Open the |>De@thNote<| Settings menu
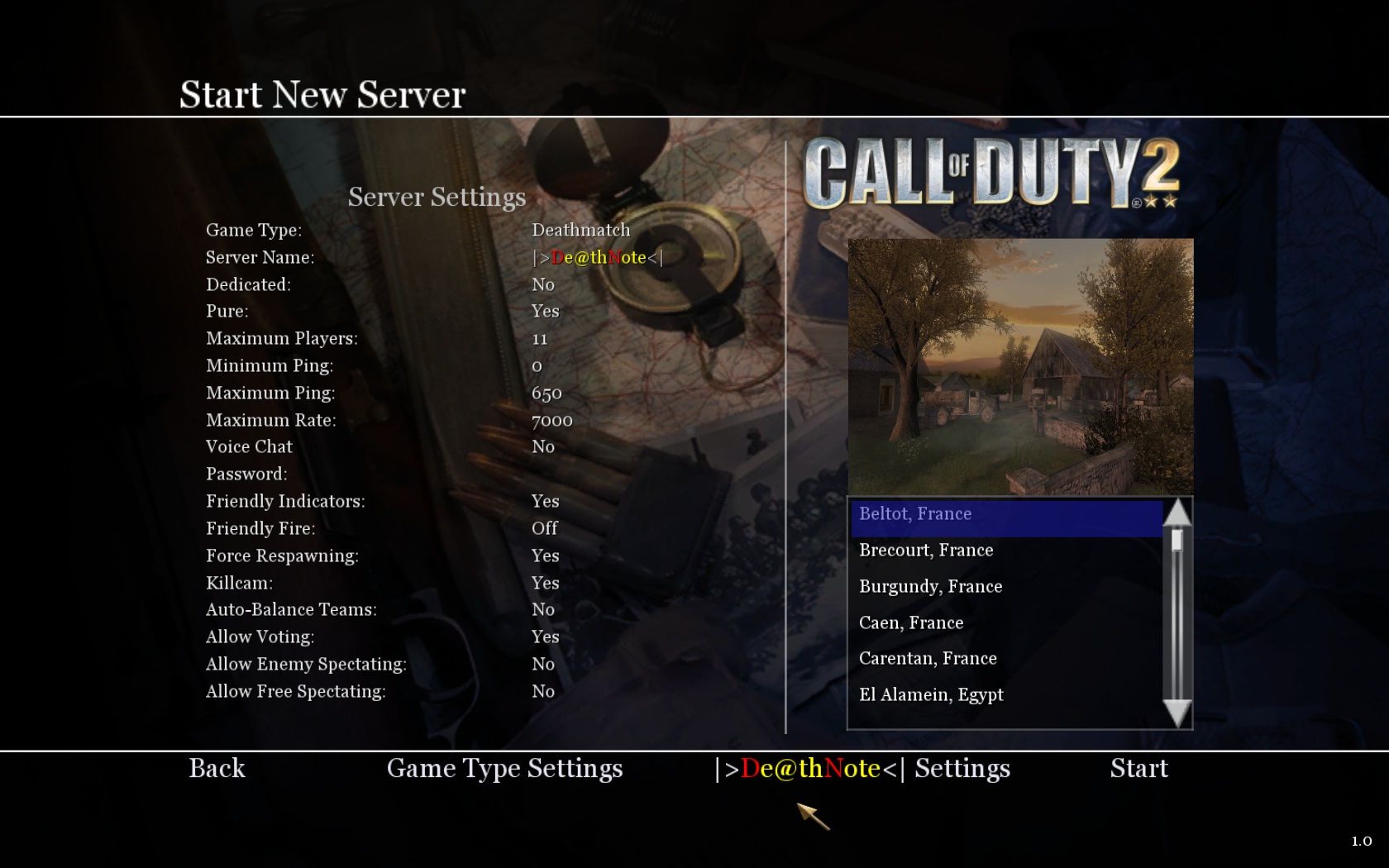This screenshot has width=1389, height=868. pyautogui.click(x=862, y=768)
